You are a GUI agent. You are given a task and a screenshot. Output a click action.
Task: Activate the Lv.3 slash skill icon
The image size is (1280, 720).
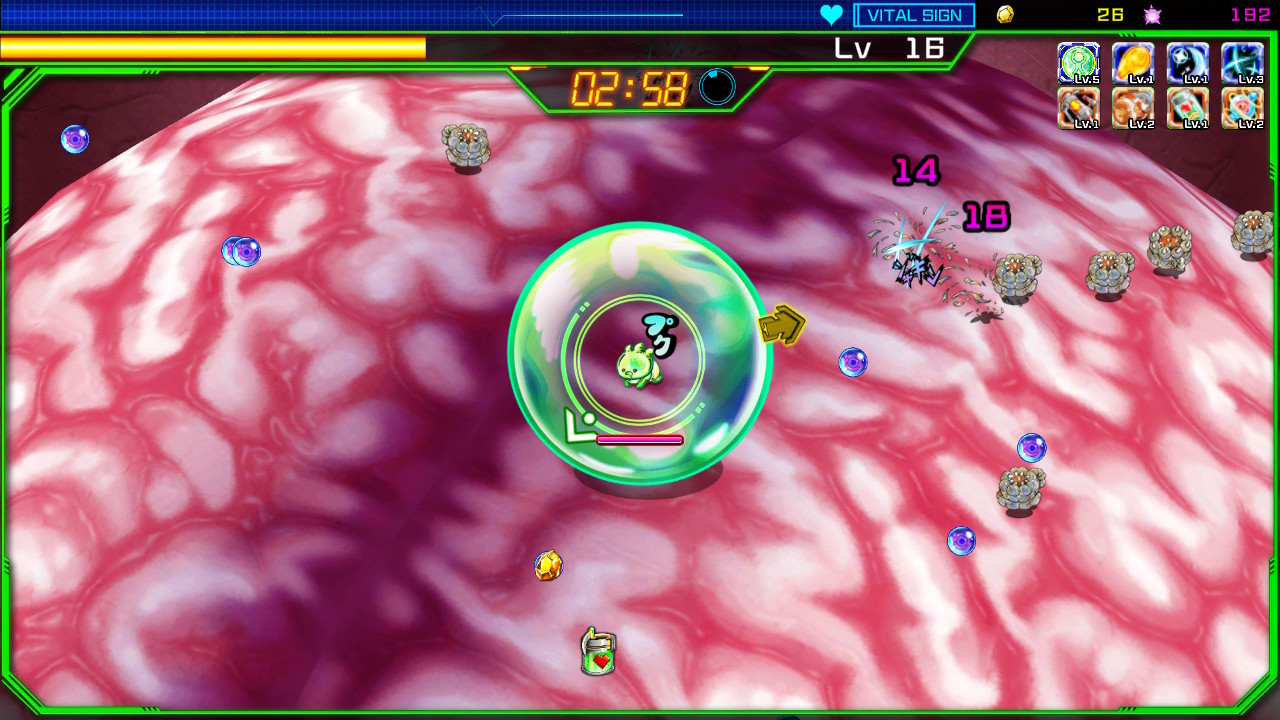coord(1243,62)
